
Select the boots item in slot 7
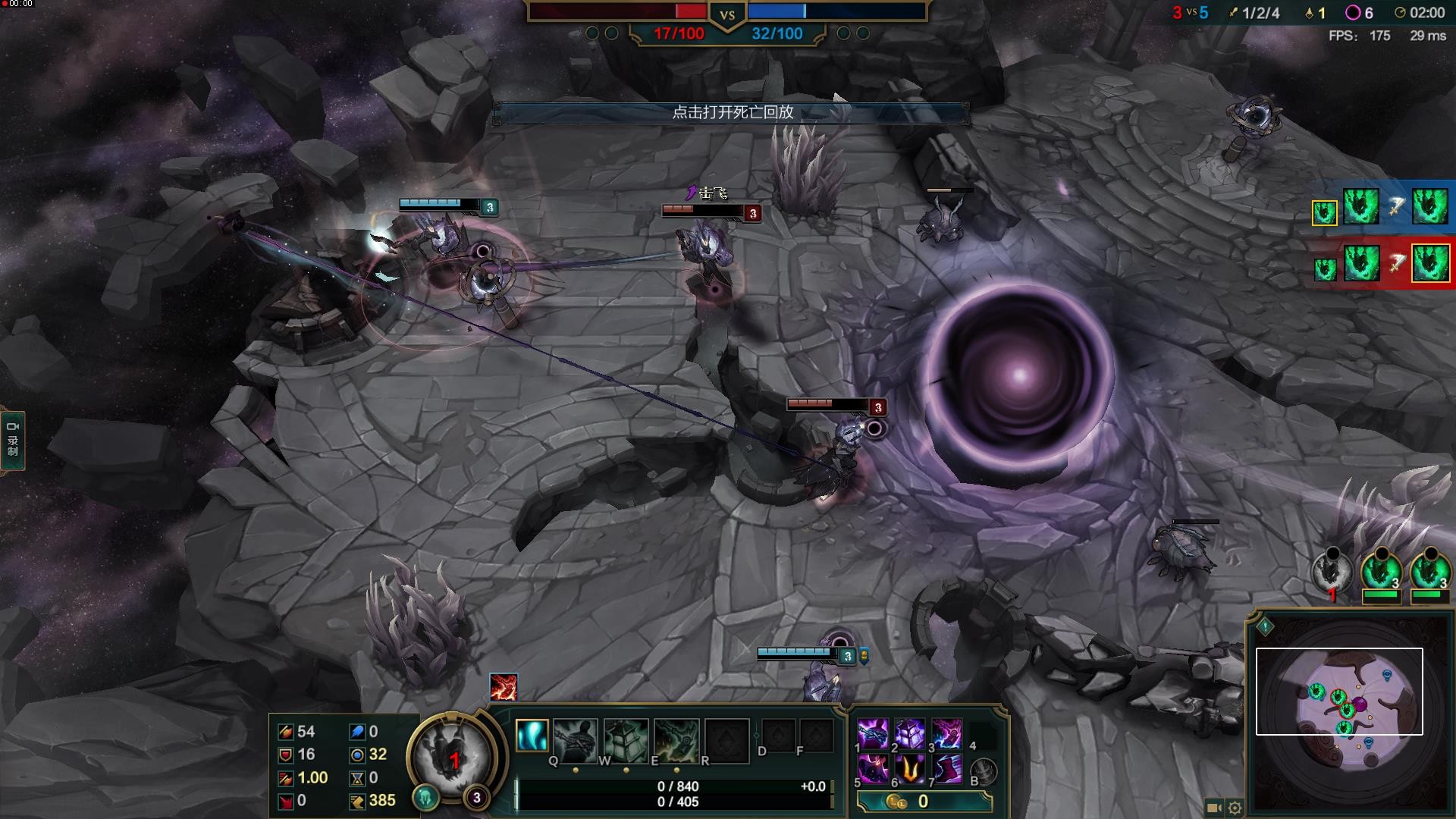coord(946,770)
